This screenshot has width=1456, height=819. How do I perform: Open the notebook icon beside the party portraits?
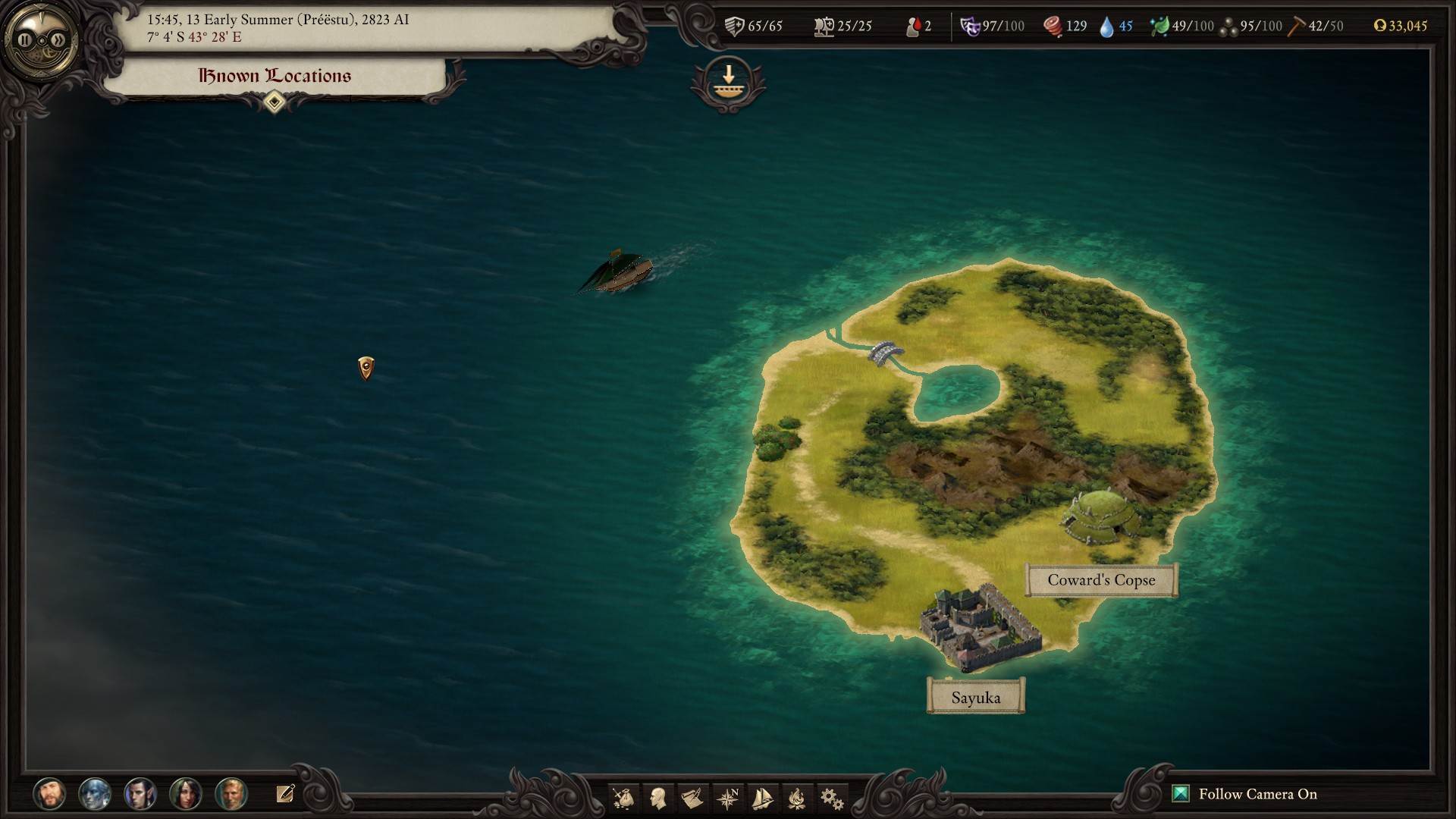(x=285, y=794)
